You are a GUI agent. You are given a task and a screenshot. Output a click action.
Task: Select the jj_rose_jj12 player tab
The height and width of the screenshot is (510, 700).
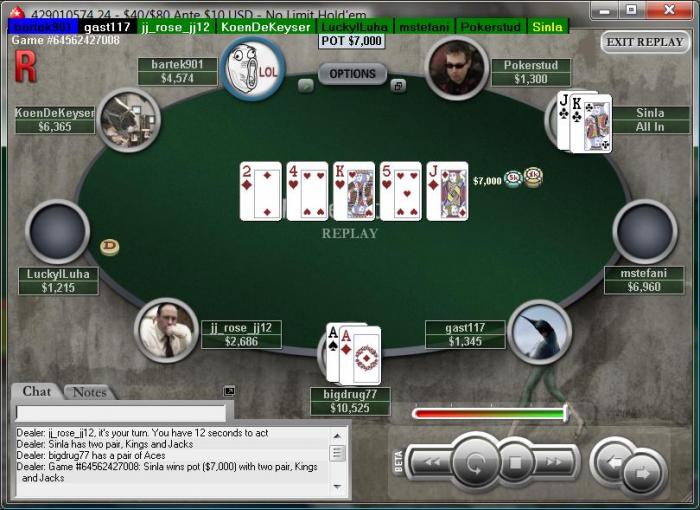(x=176, y=27)
